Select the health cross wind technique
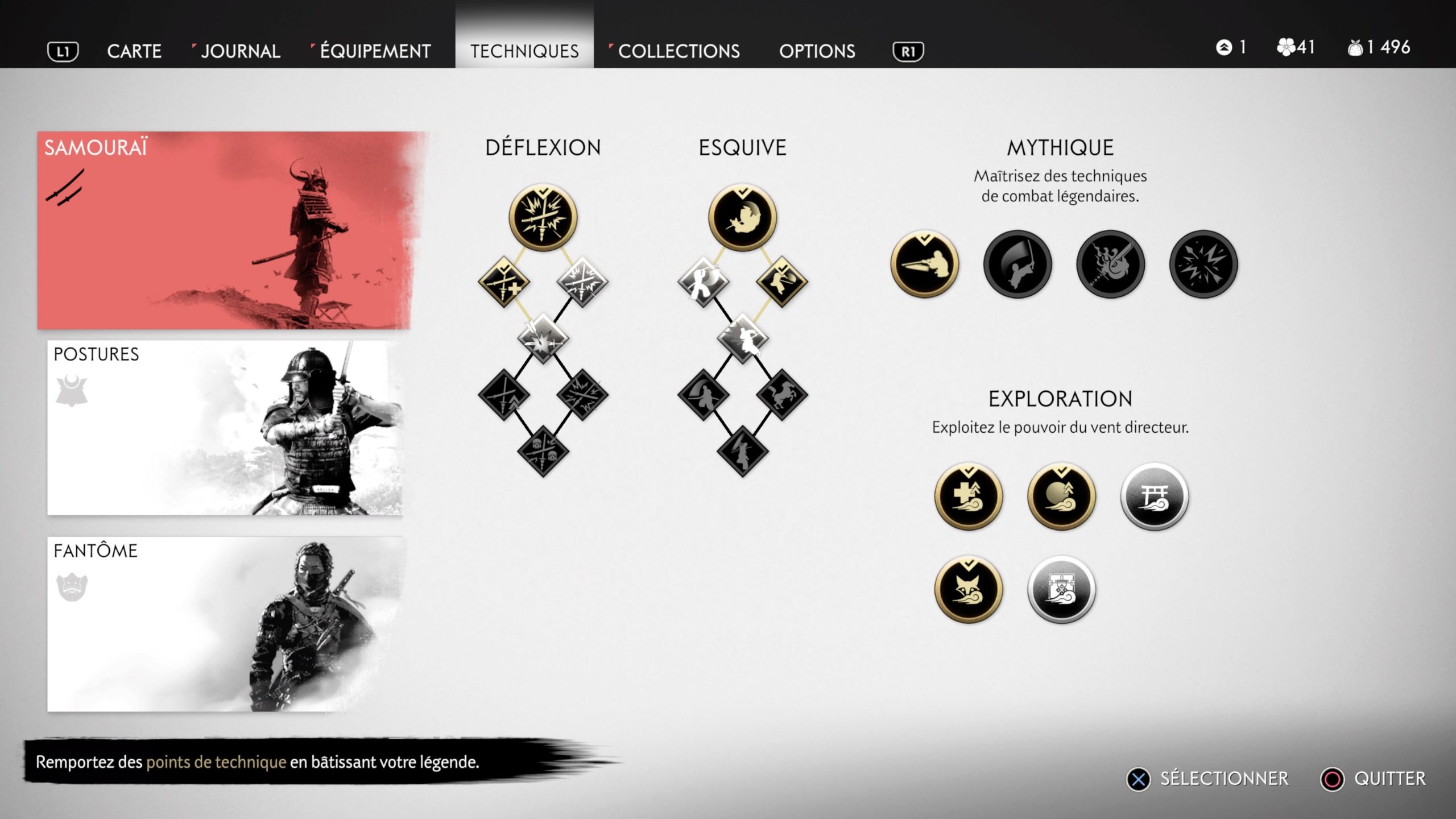The width and height of the screenshot is (1456, 819). [969, 497]
